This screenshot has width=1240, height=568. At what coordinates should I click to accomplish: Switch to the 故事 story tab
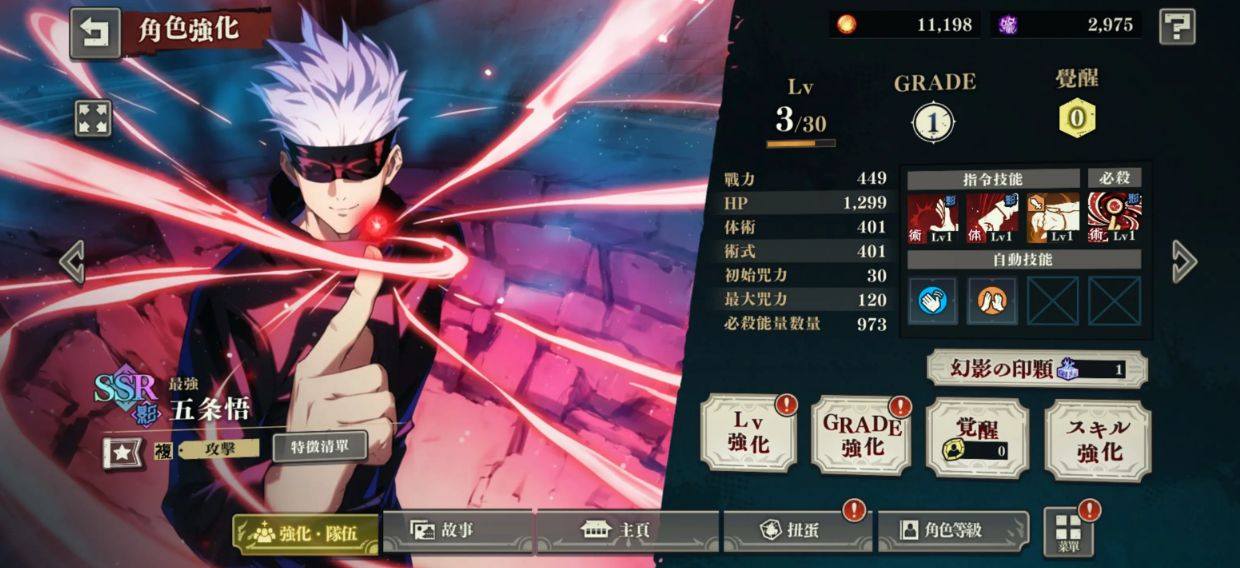(458, 531)
